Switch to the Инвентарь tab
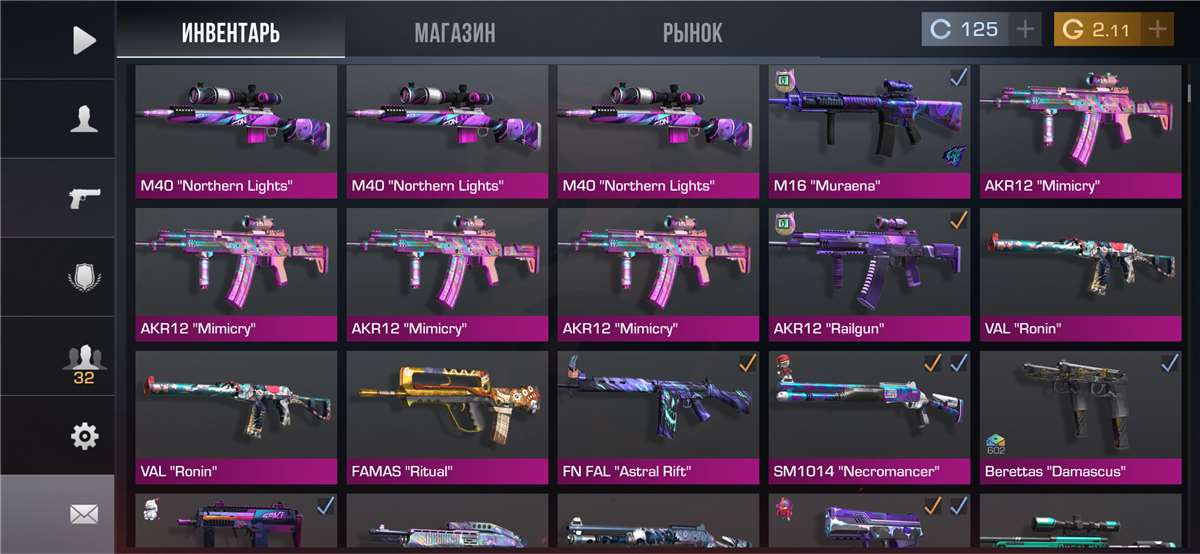The width and height of the screenshot is (1200, 554). 230,32
